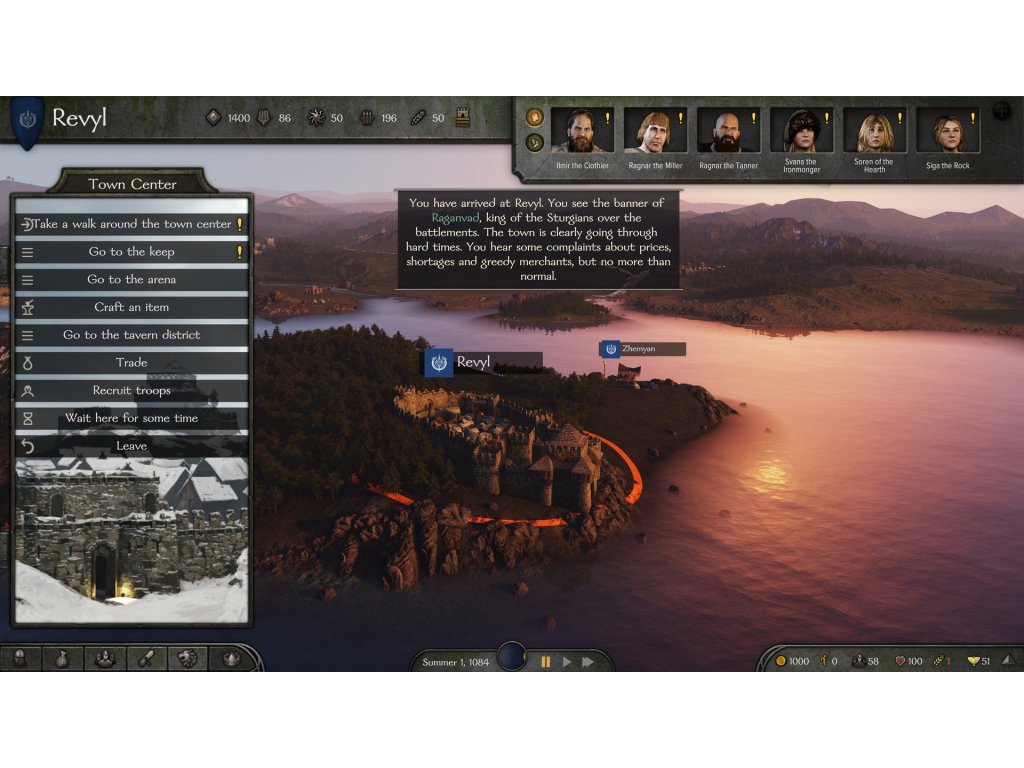Screen dimensions: 1024x768
Task: Choose Go to the keep
Action: [132, 252]
